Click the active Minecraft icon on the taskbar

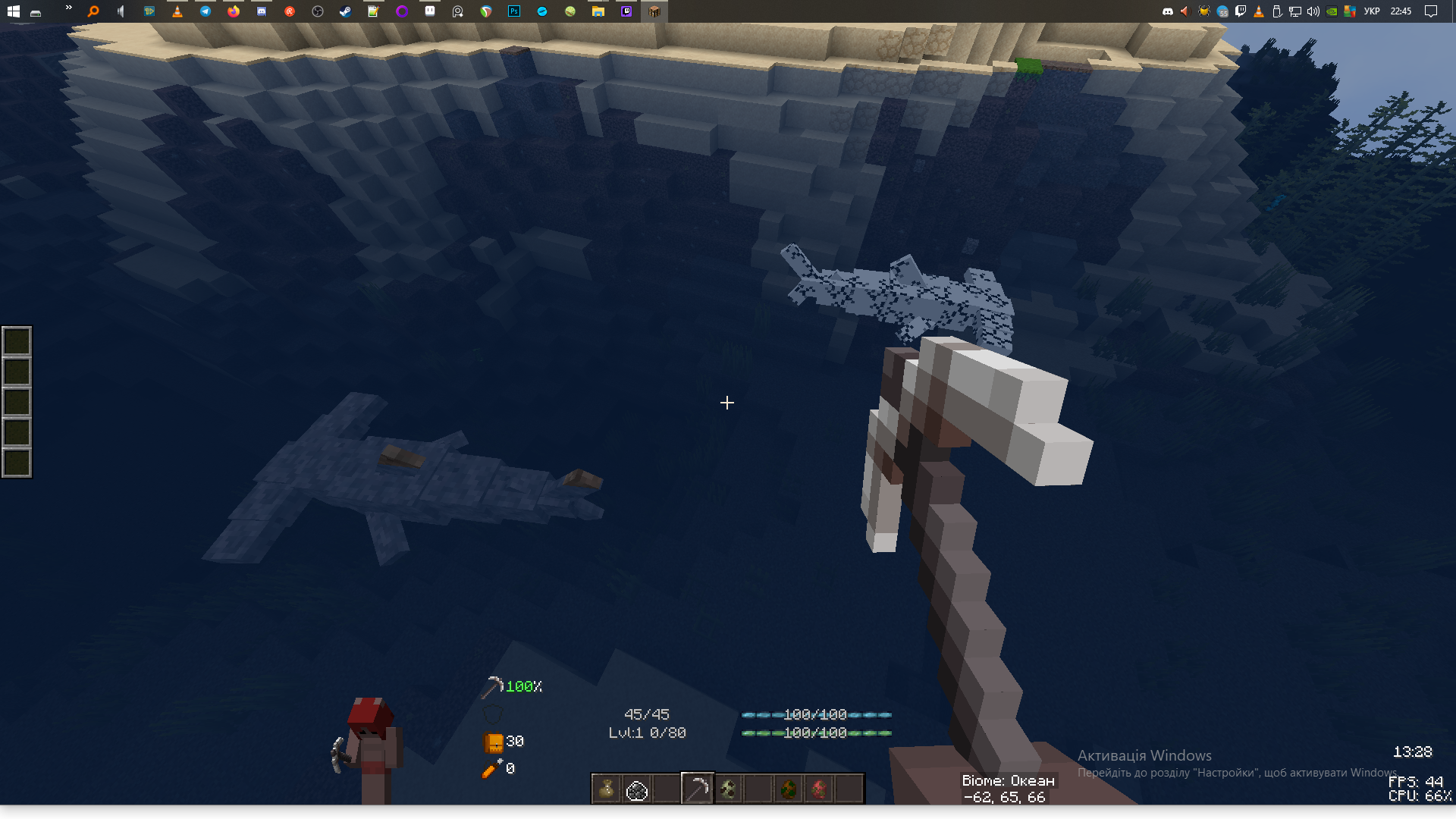(x=654, y=11)
